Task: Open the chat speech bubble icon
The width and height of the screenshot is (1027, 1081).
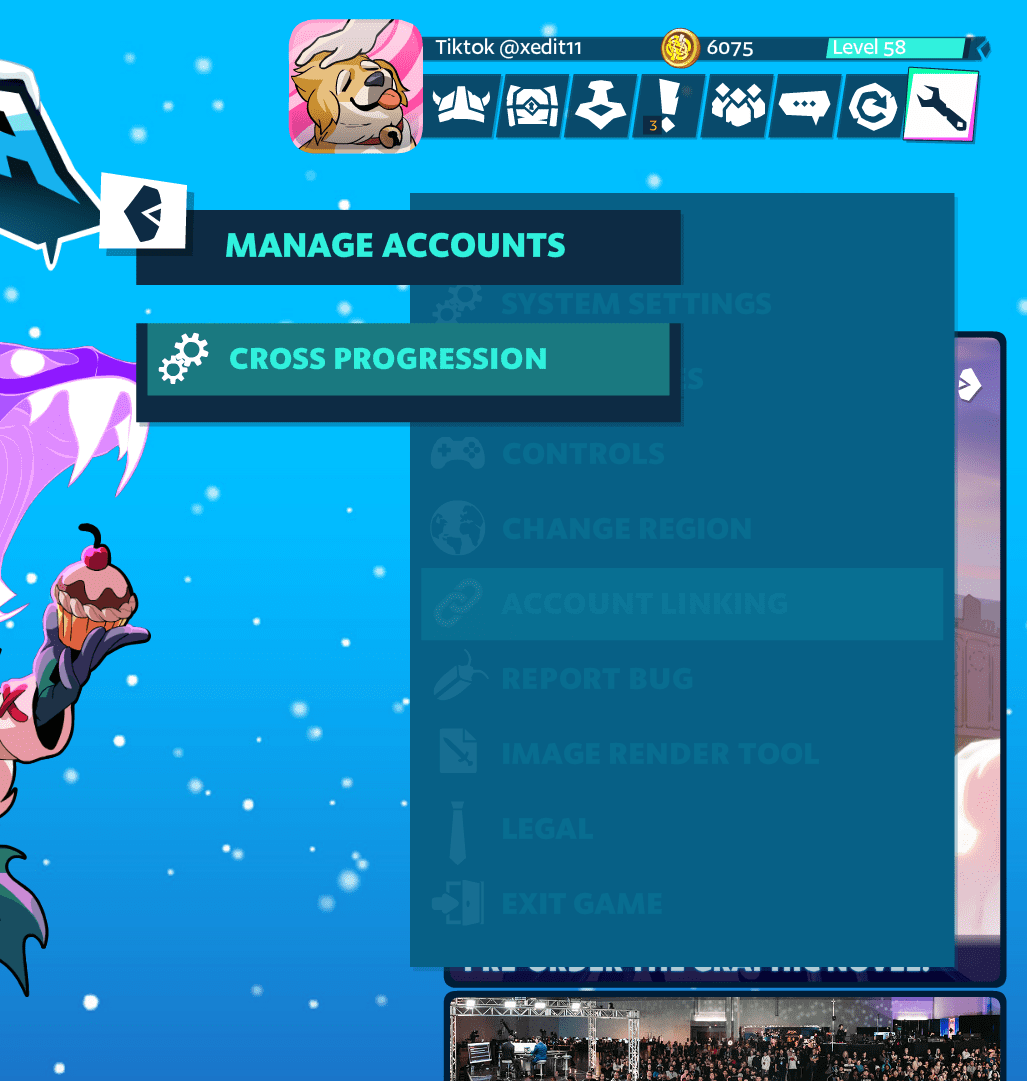Action: 804,105
